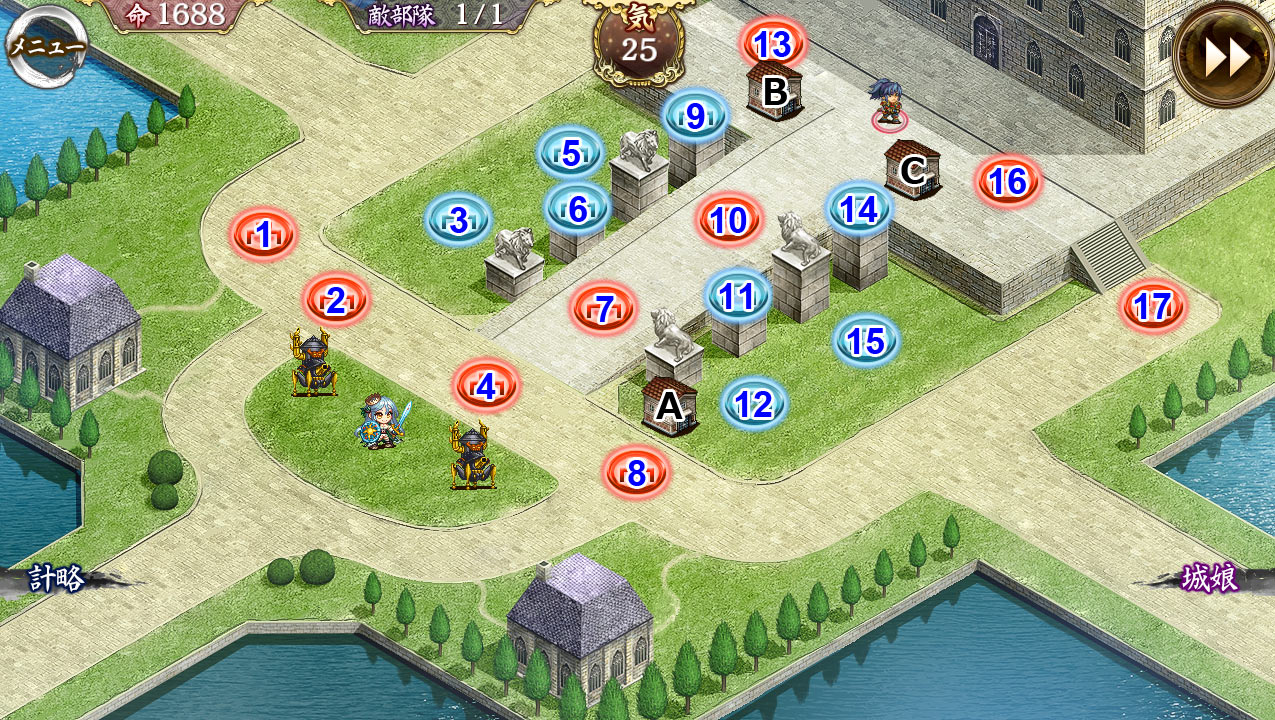Pick red deployment slot 4
This screenshot has width=1275, height=720.
[x=486, y=386]
